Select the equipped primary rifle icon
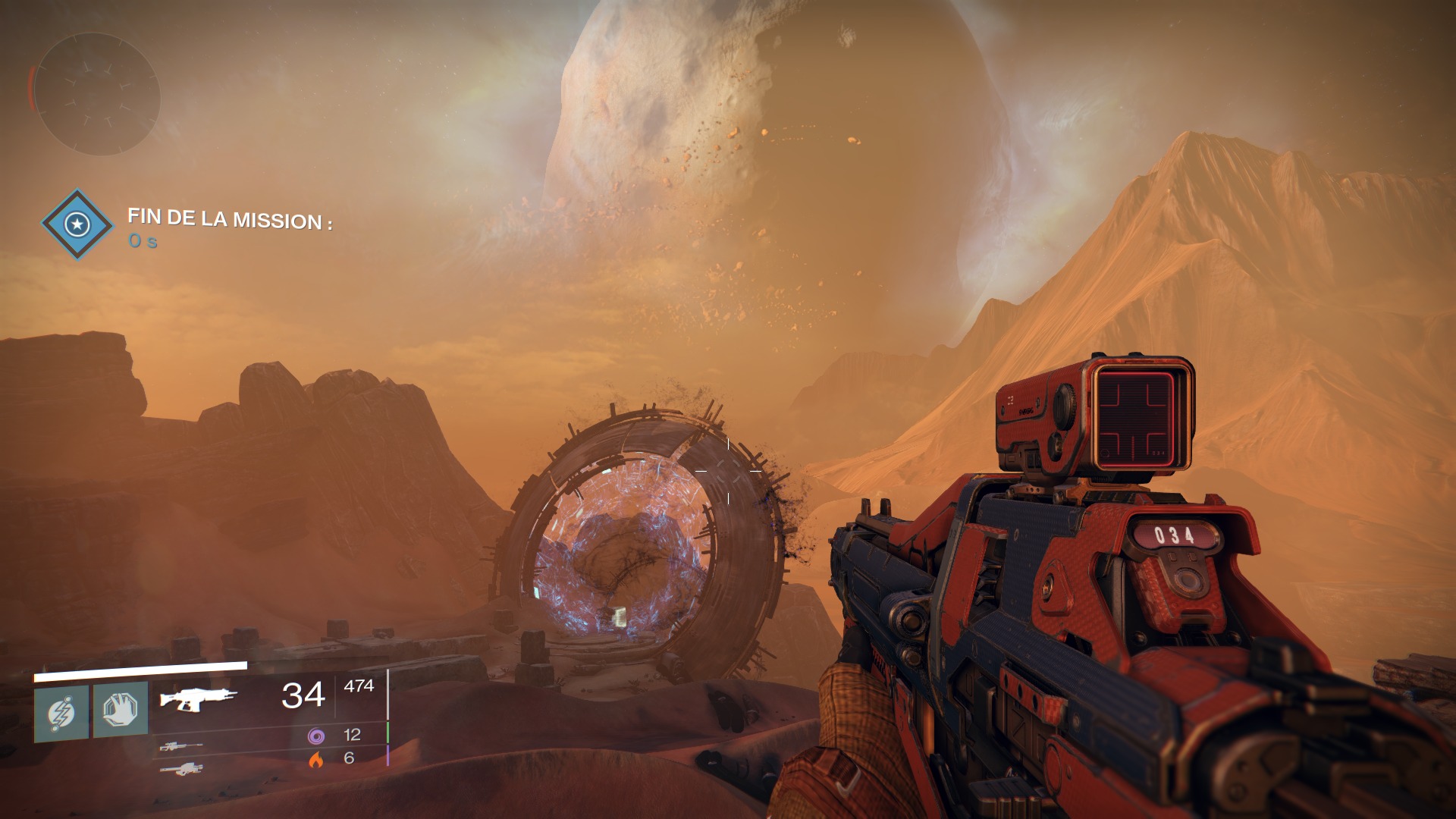The width and height of the screenshot is (1456, 819). [198, 698]
